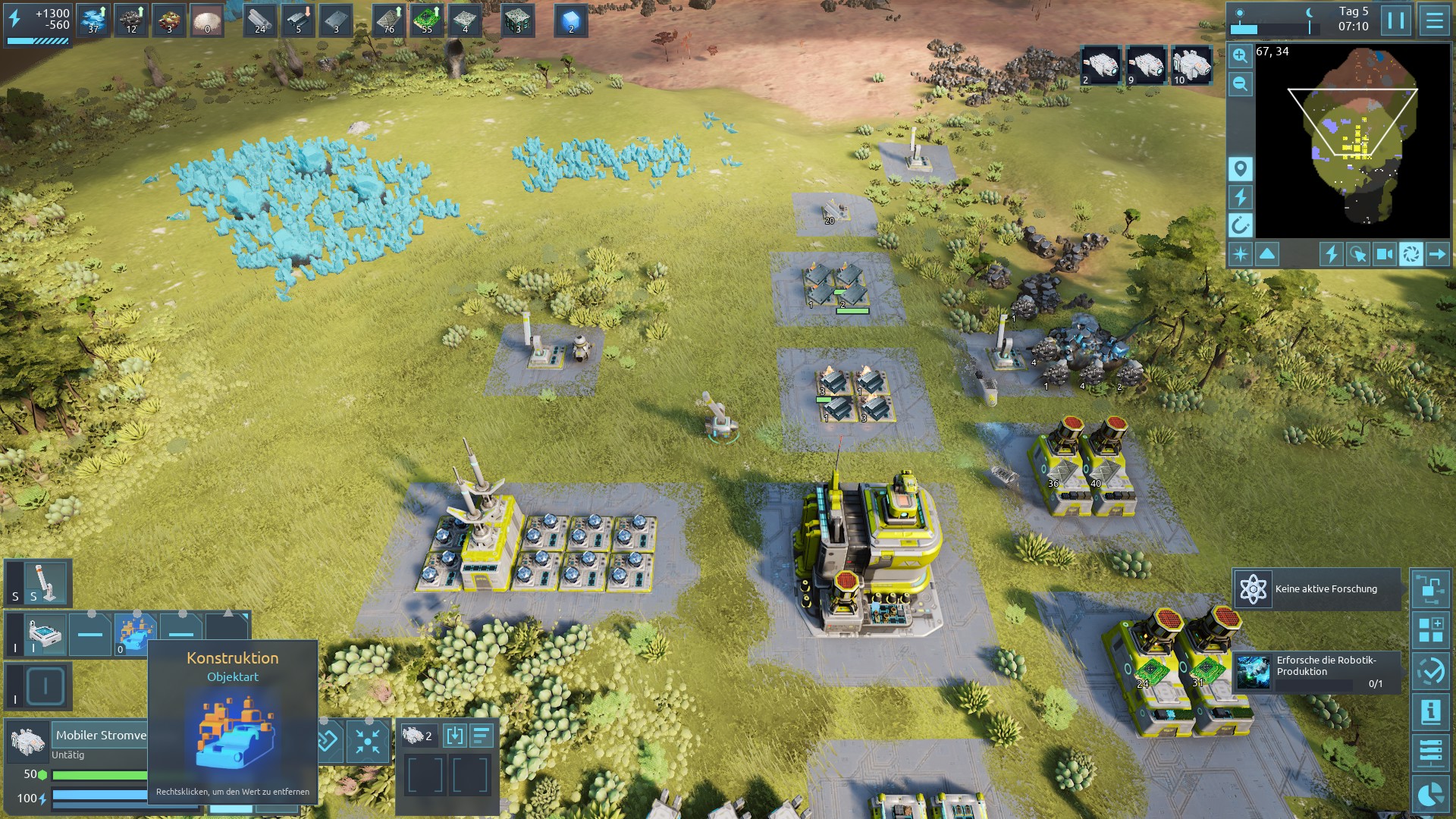Screen dimensions: 1456x819
Task: Zoom out on the minimap
Action: pos(1240,84)
